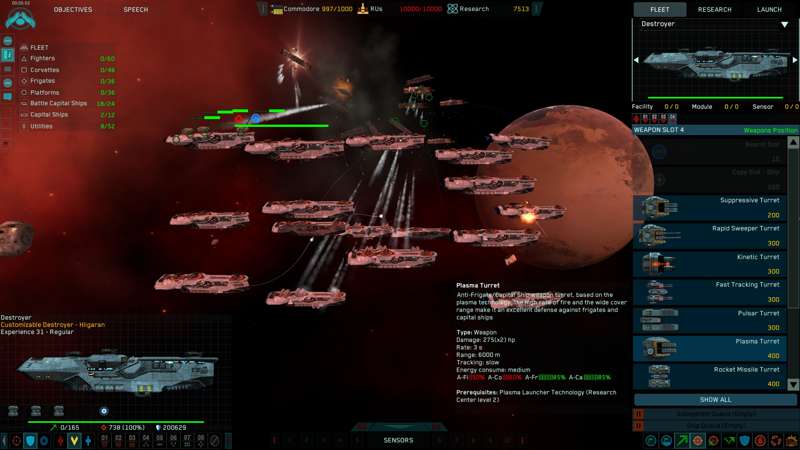
Task: Open the Sensors manager
Action: tap(398, 440)
